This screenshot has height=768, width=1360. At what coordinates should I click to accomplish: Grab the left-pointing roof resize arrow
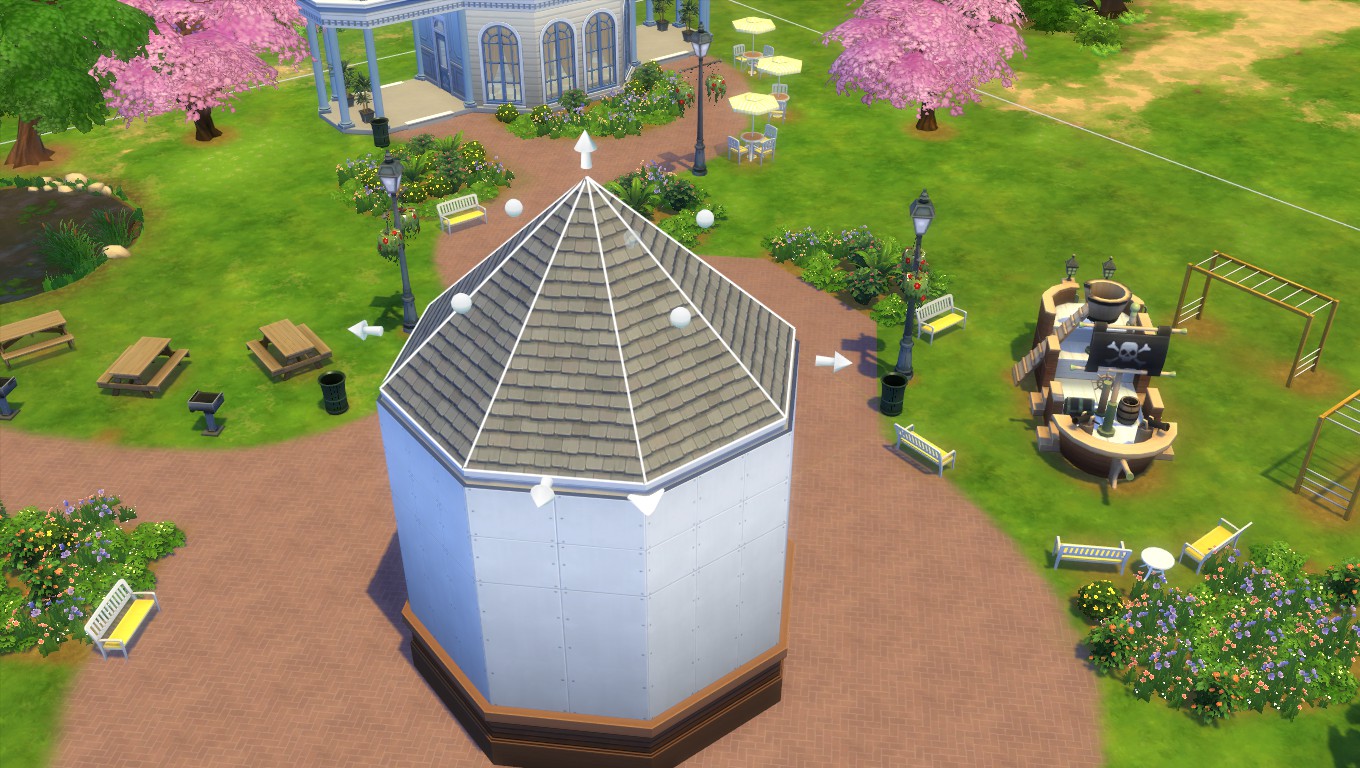[365, 329]
